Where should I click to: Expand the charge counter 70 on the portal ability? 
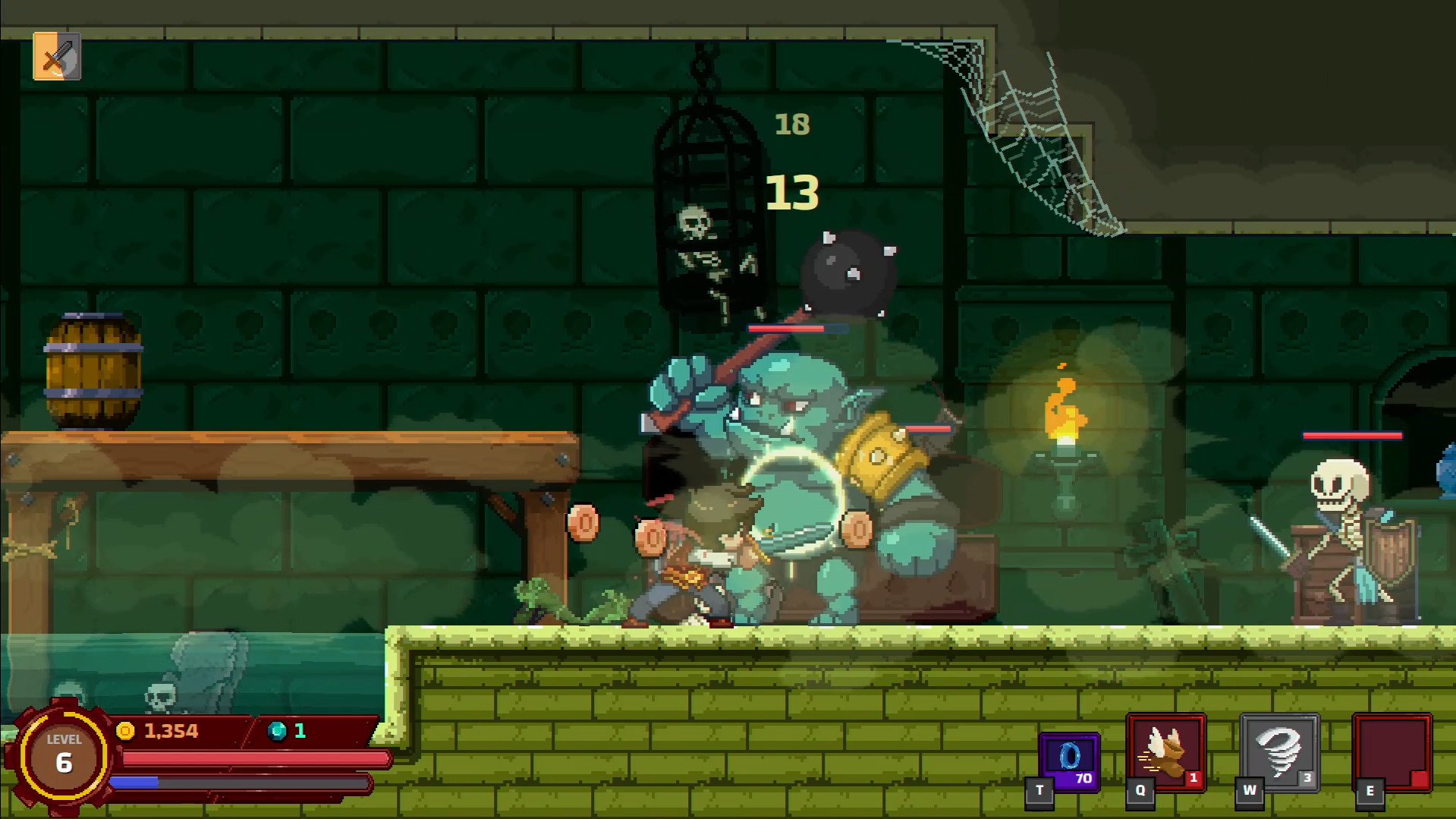pyautogui.click(x=1085, y=778)
